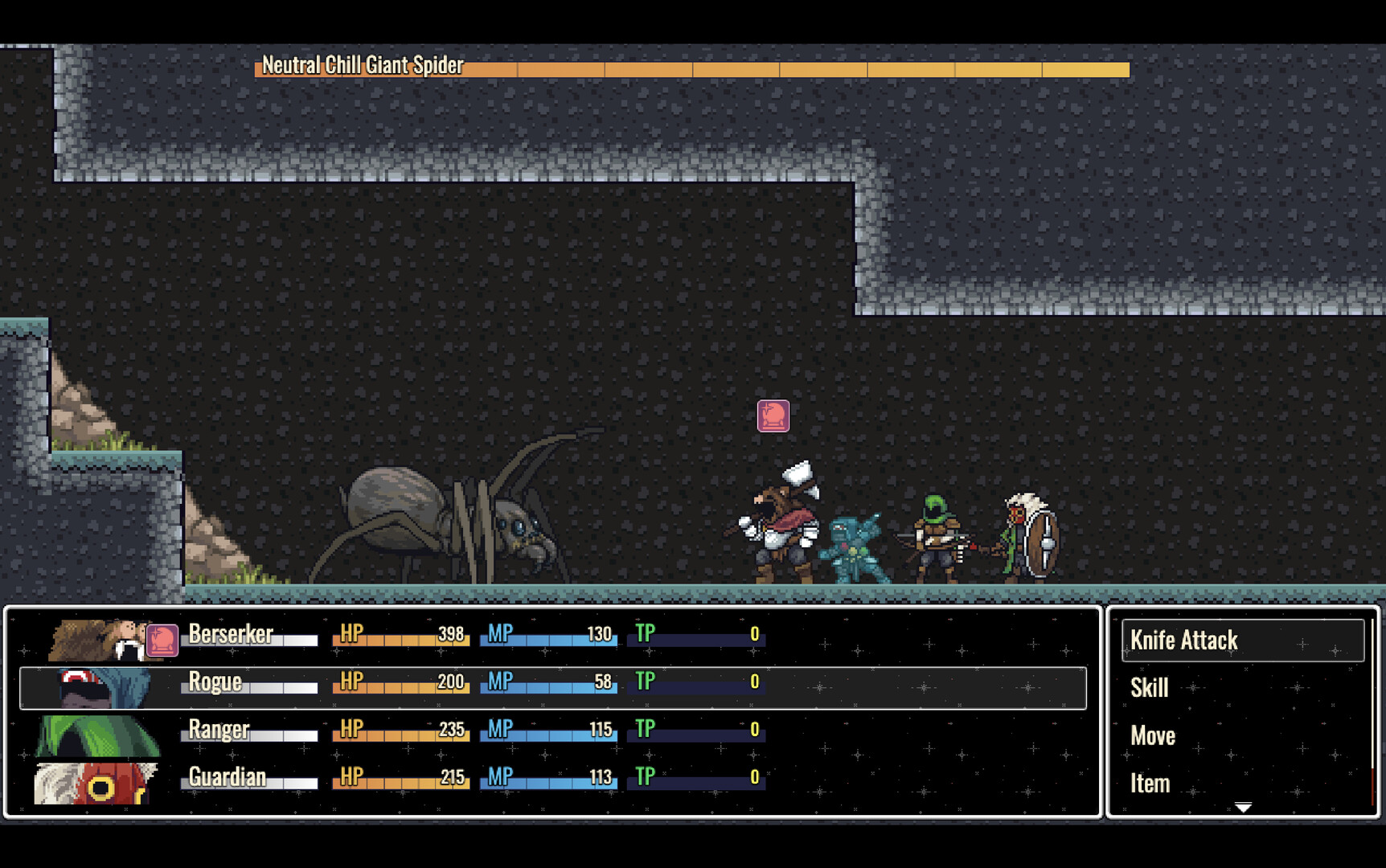Click the floating pink buff icon above the party

(x=772, y=415)
